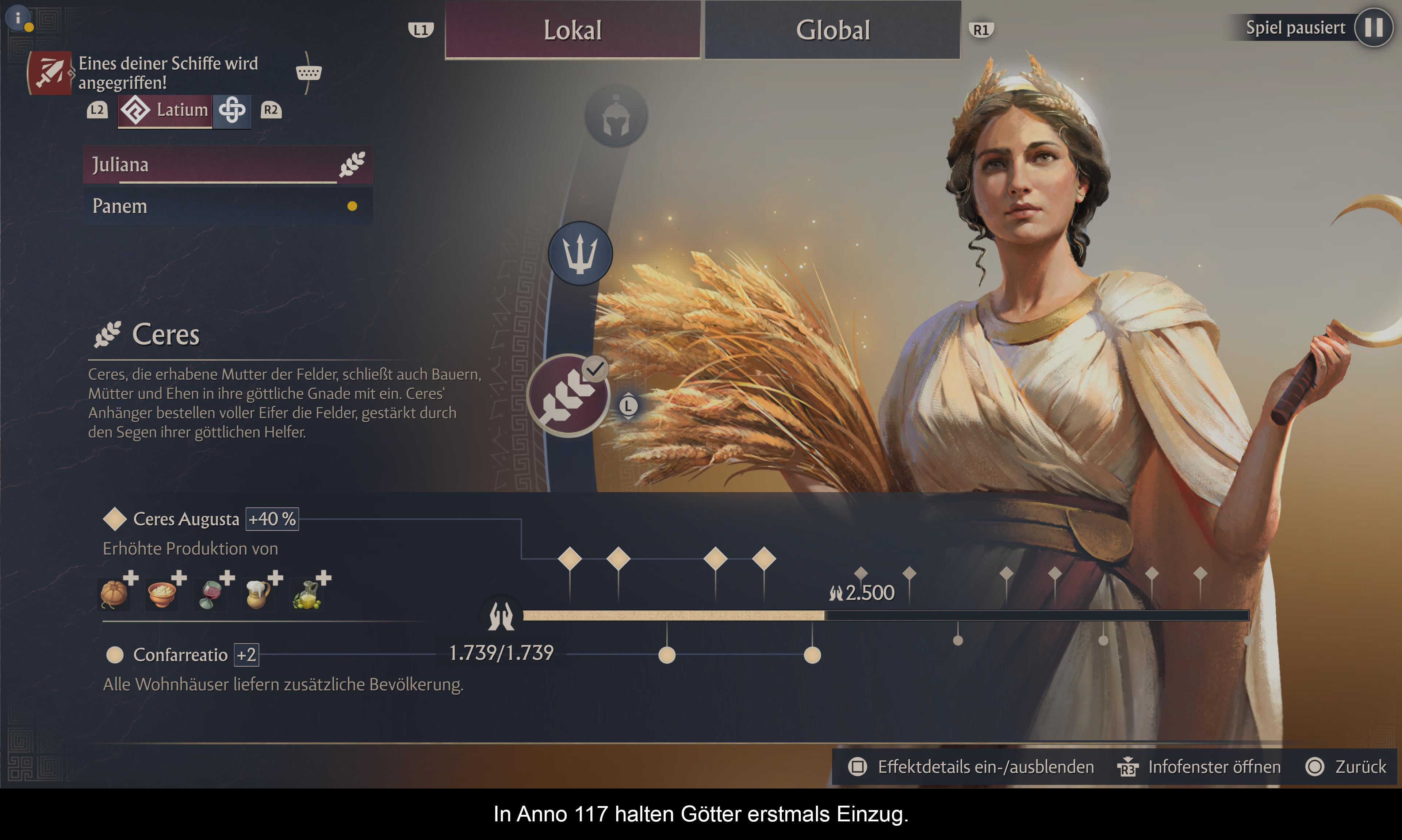This screenshot has height=840, width=1402.
Task: Open the Global tab
Action: [x=832, y=30]
